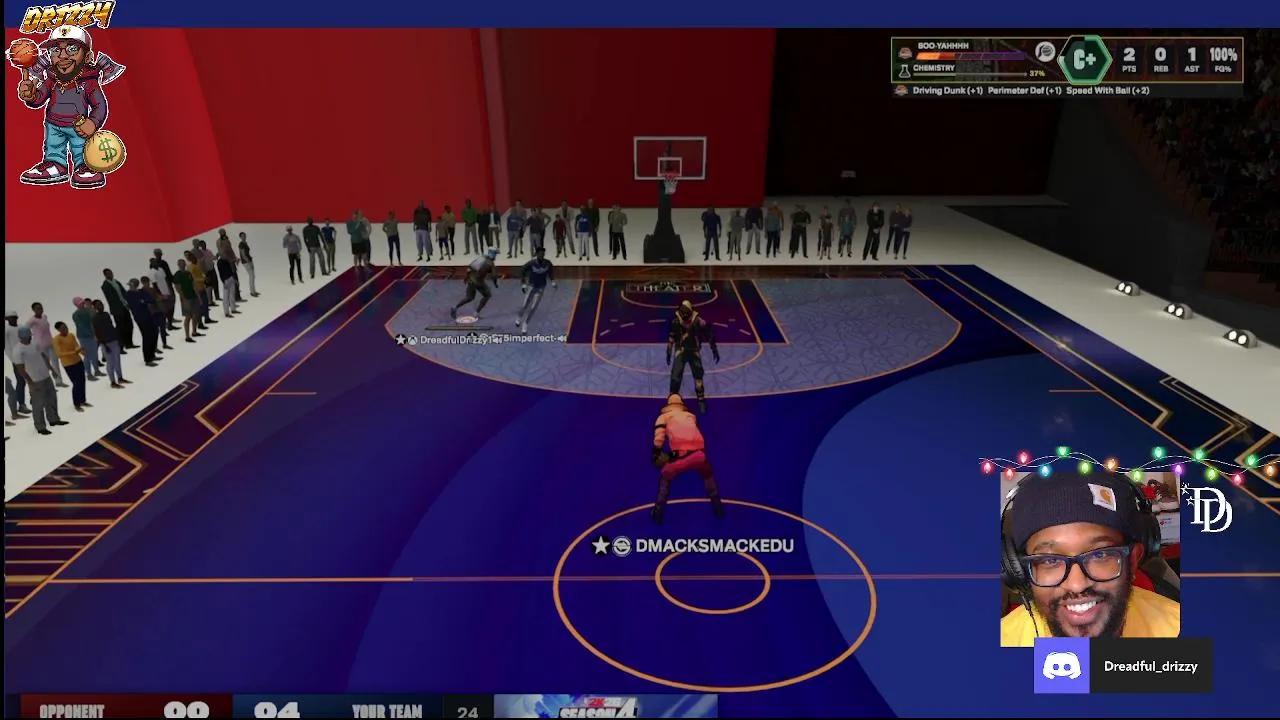Image resolution: width=1280 pixels, height=720 pixels.
Task: Select the YOUR TEAM label on the scoreboard
Action: tap(387, 710)
